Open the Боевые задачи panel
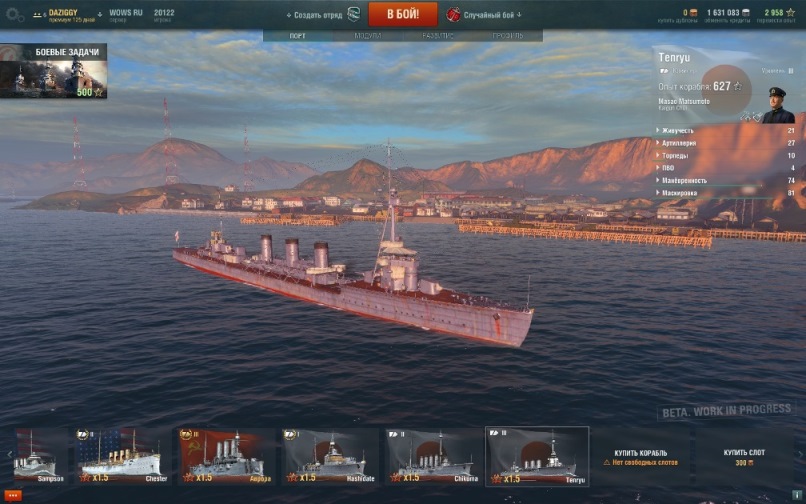806x504 pixels. pos(53,71)
